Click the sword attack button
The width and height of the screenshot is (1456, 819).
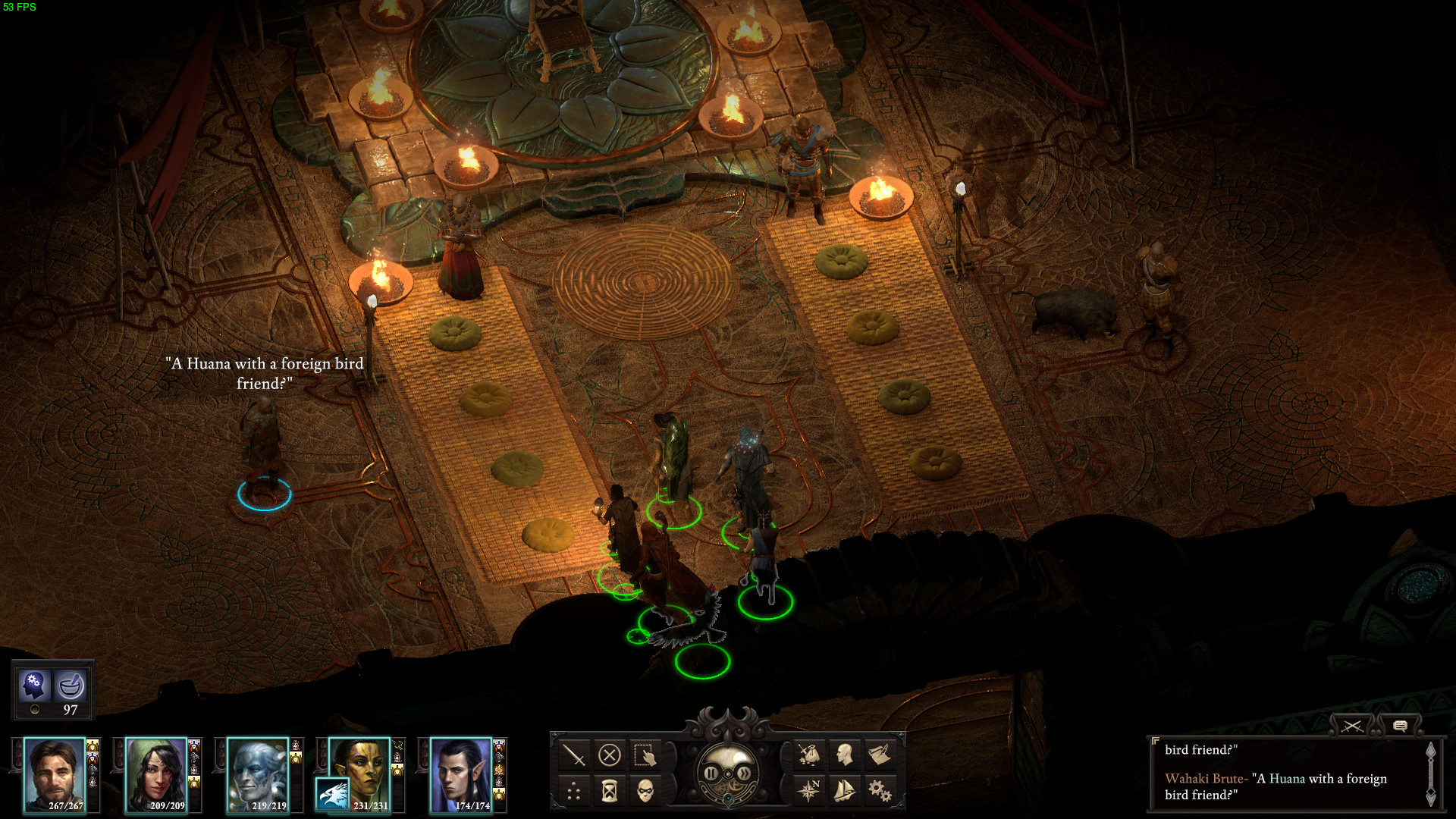pos(574,755)
